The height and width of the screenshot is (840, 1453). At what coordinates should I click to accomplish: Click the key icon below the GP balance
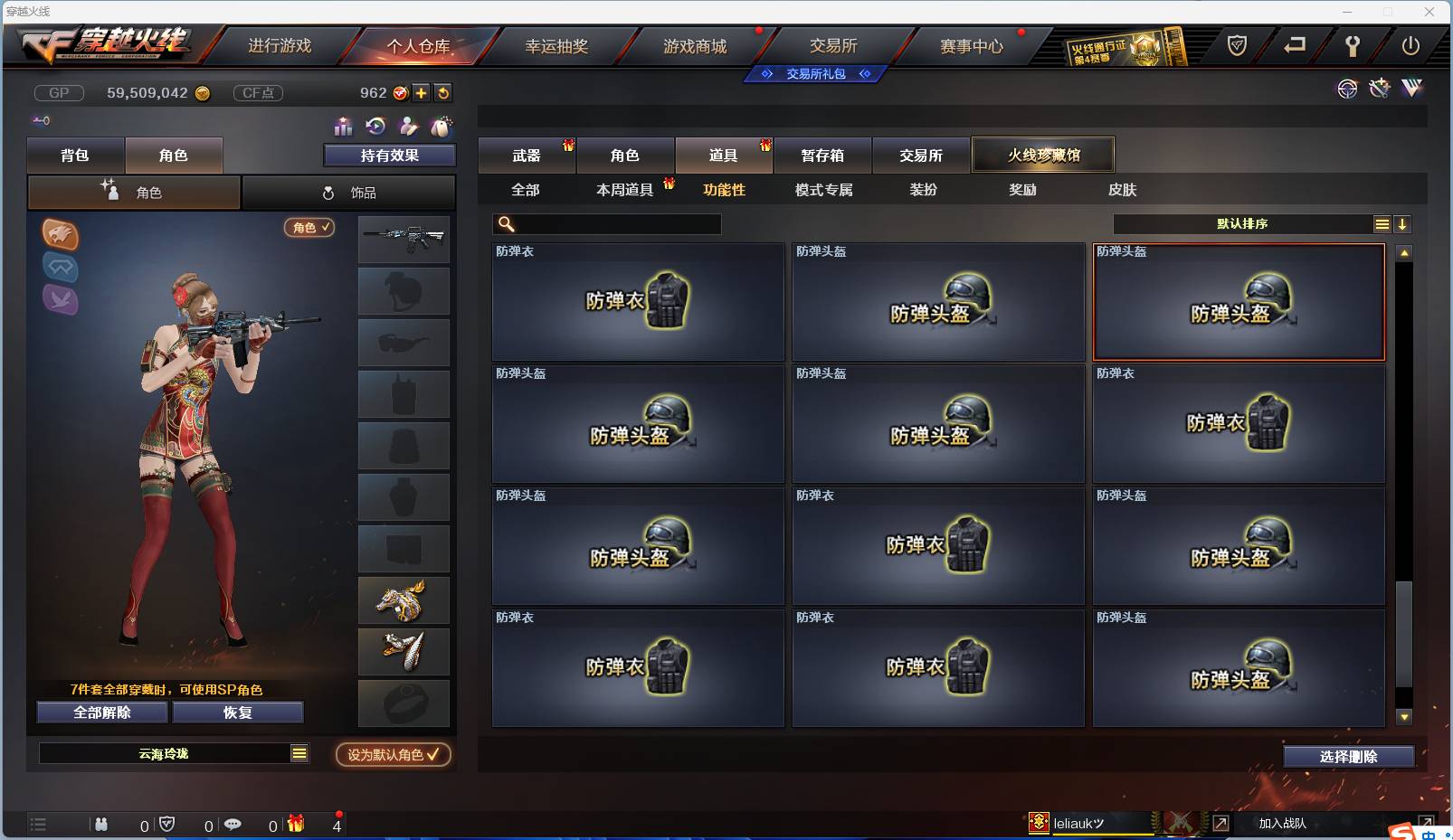pos(40,120)
